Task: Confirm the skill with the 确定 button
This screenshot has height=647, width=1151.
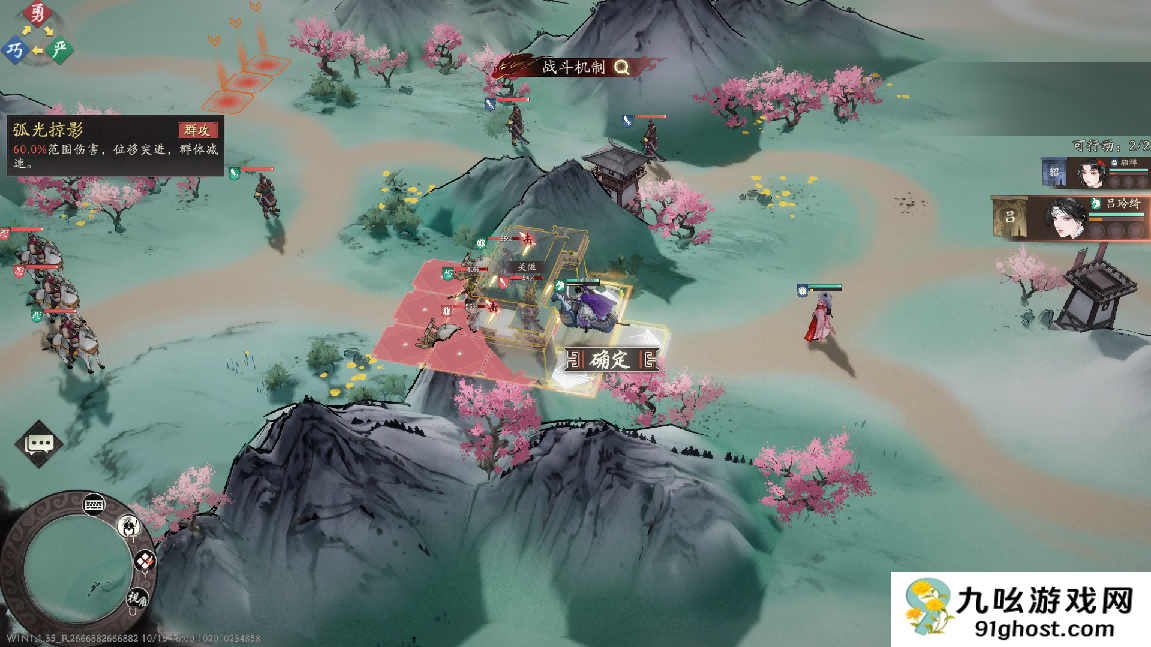Action: 609,360
